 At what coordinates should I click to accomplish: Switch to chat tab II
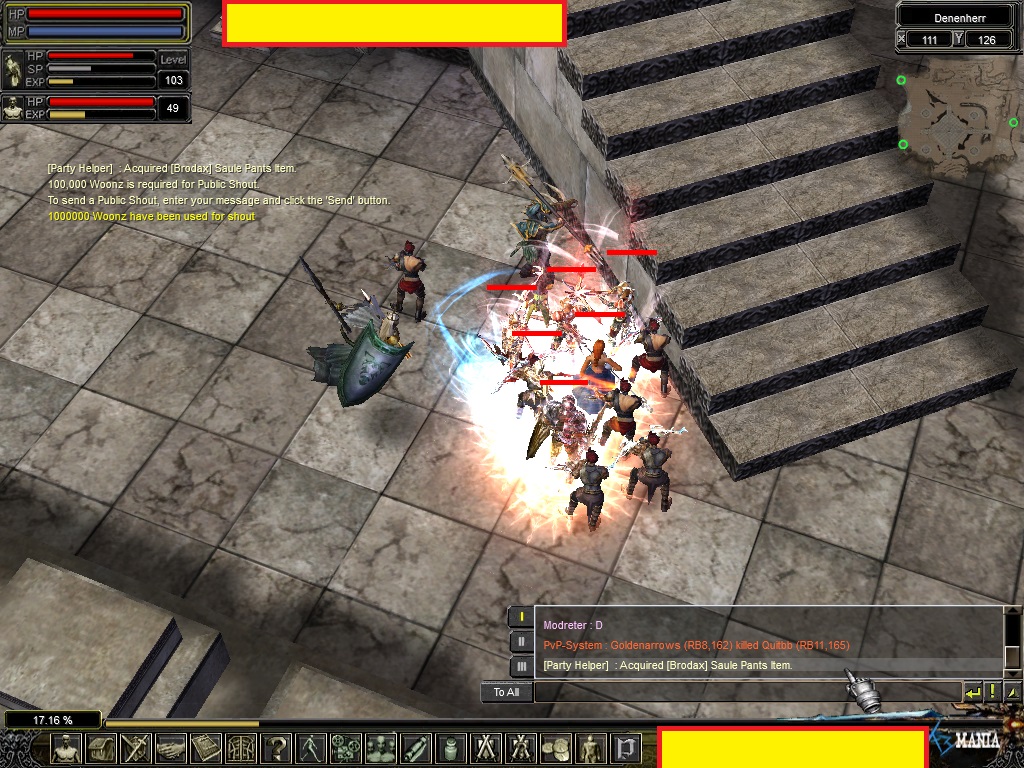coord(520,641)
